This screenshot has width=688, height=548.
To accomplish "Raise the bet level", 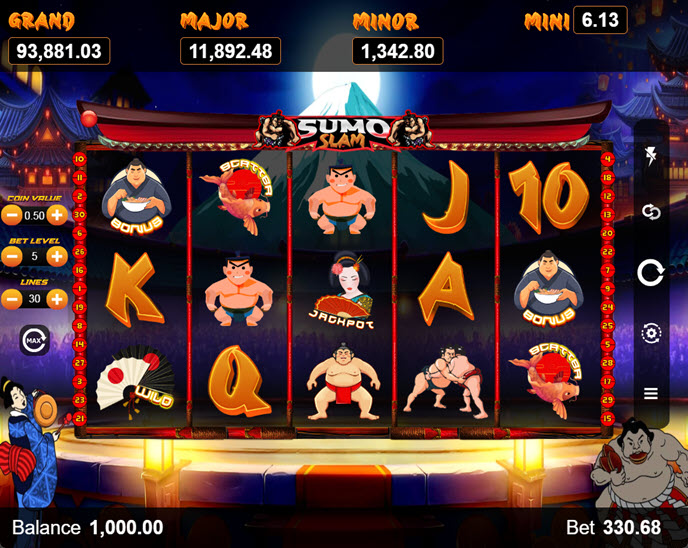I will coord(58,256).
